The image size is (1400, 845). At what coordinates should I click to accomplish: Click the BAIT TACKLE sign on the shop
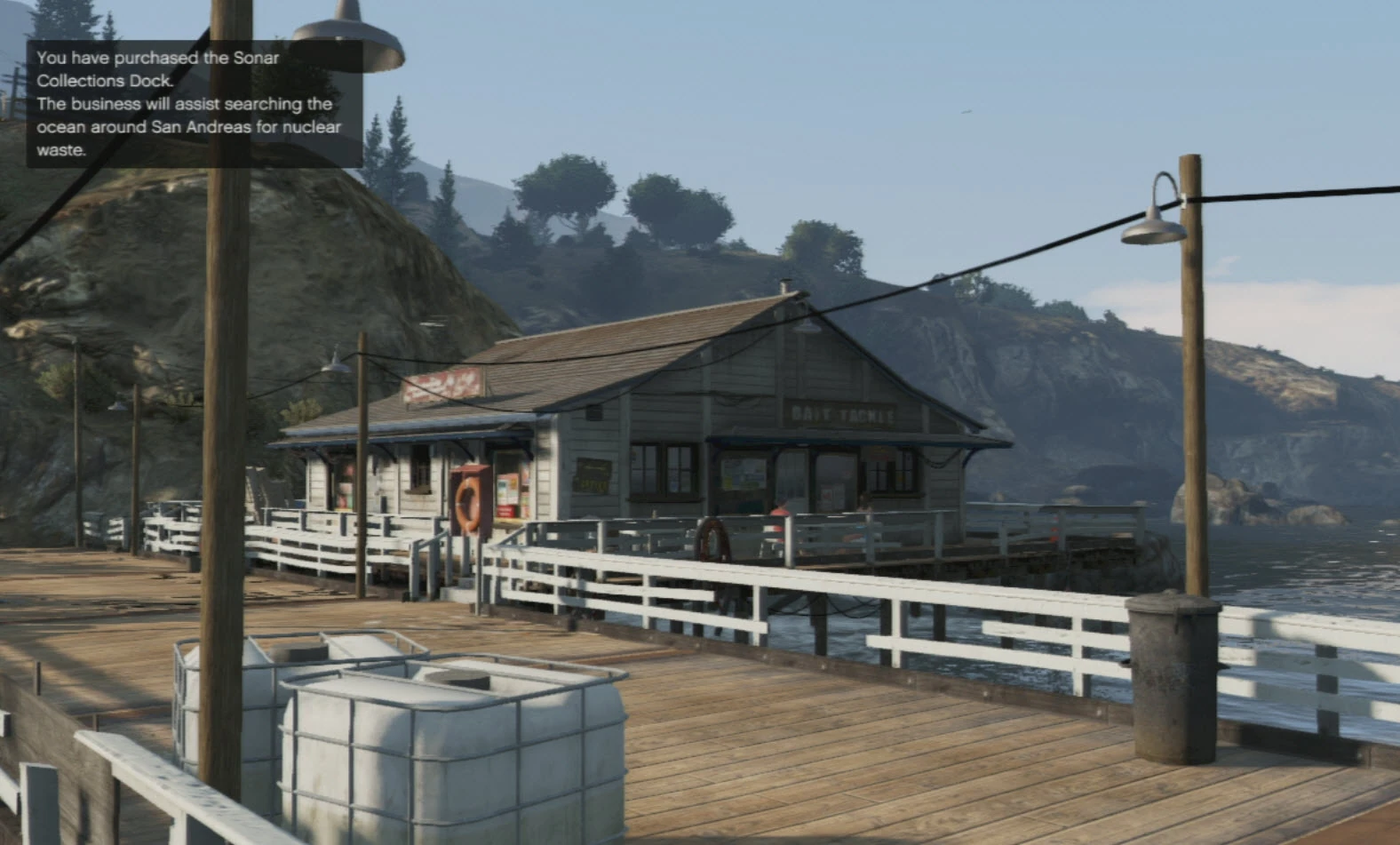tap(839, 411)
